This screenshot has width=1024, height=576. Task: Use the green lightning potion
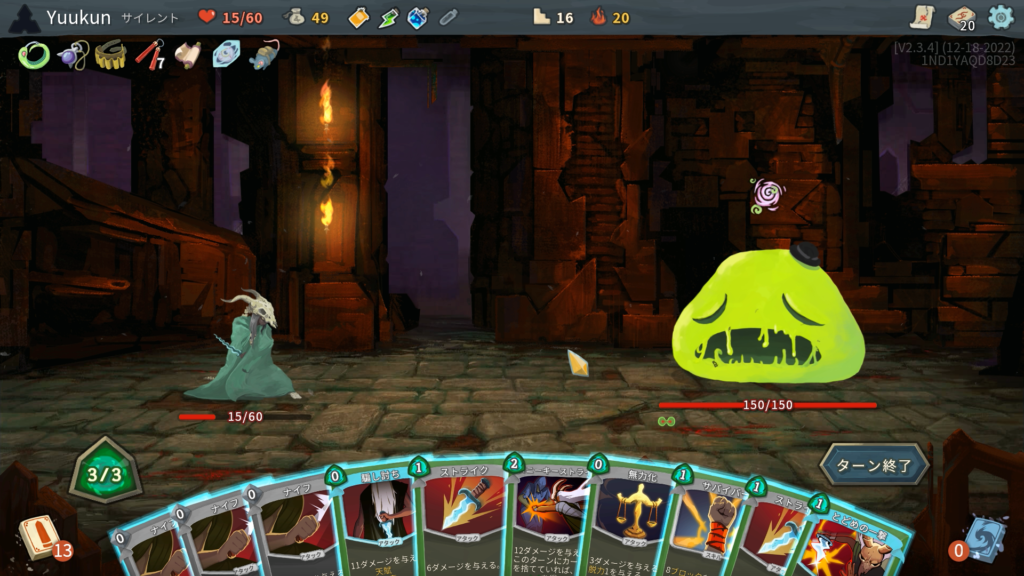(x=388, y=17)
